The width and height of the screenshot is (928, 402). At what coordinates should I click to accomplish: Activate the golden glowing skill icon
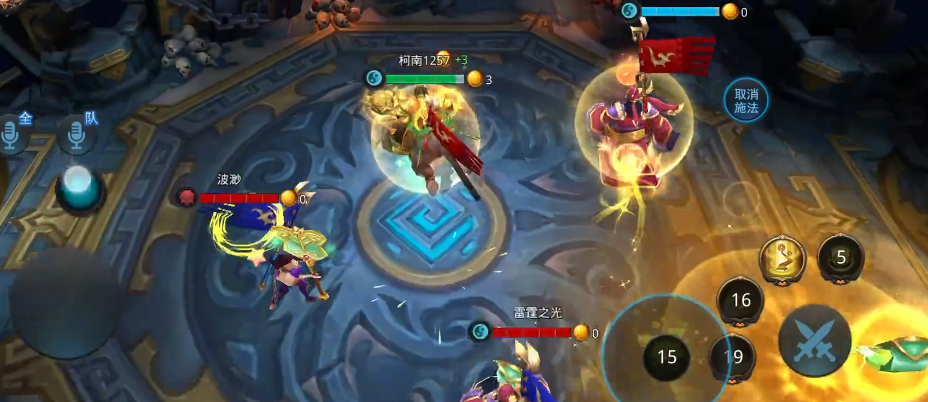tap(783, 259)
